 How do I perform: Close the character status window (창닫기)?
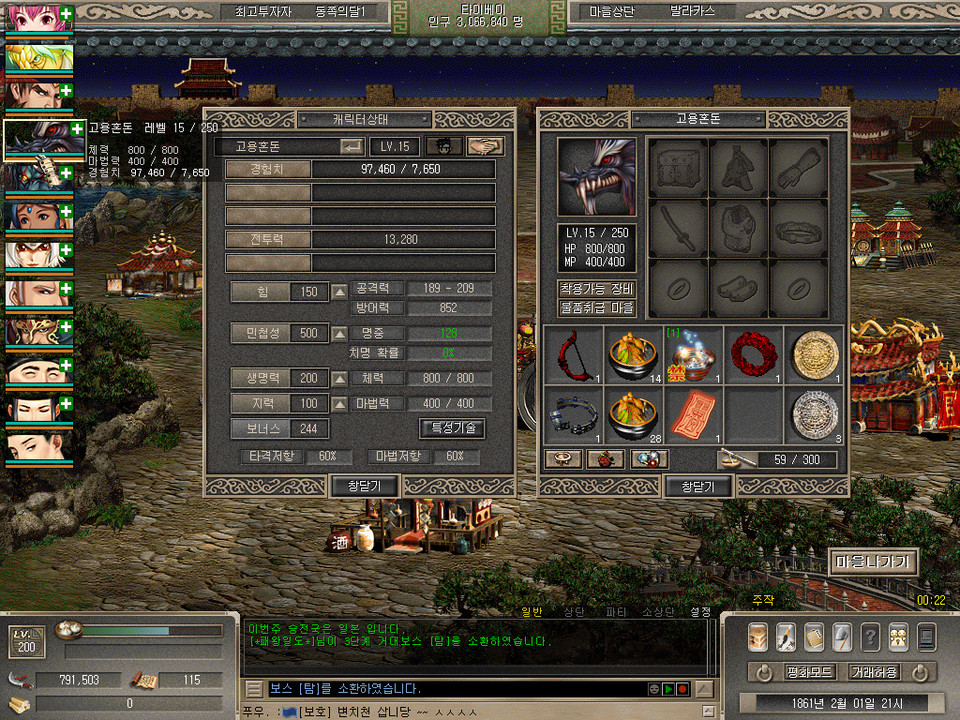click(x=364, y=486)
